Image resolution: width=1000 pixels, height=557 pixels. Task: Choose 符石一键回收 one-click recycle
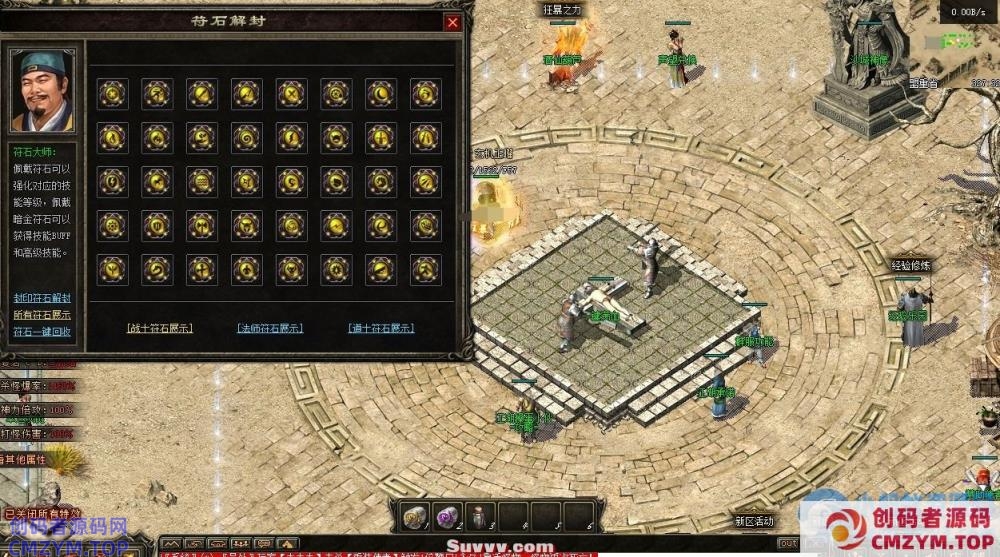(42, 330)
